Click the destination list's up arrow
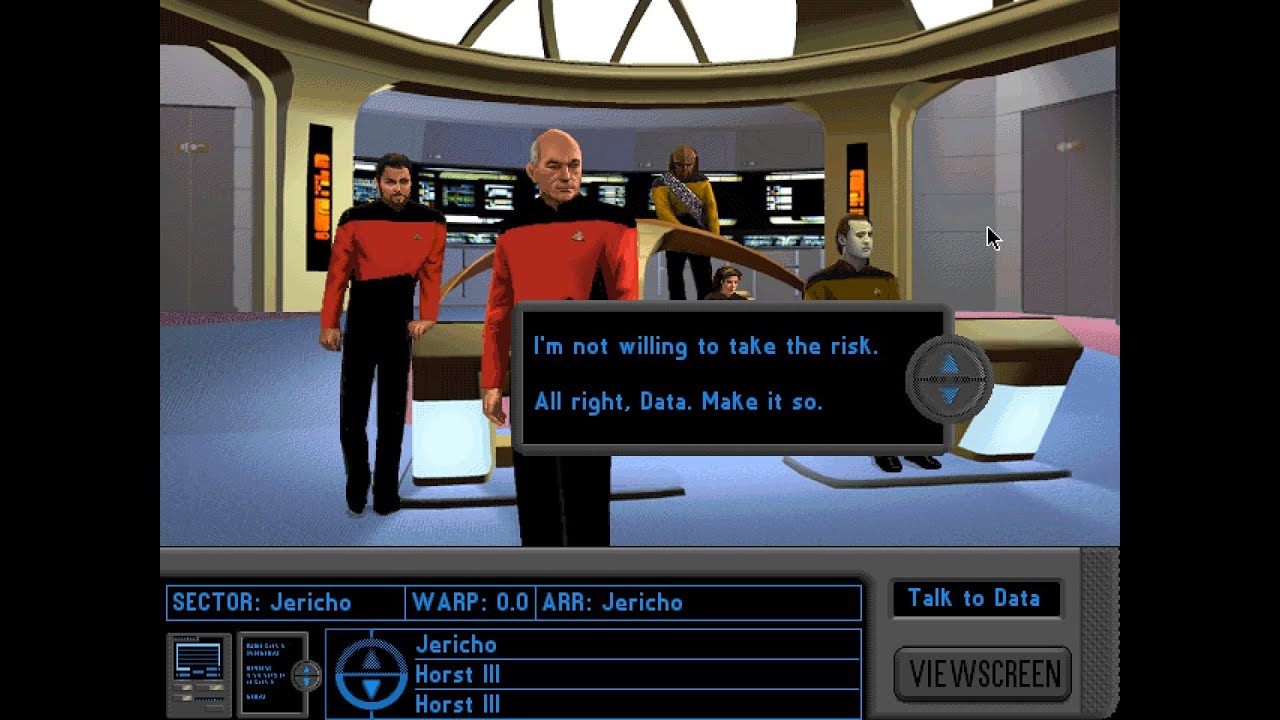 coord(371,659)
